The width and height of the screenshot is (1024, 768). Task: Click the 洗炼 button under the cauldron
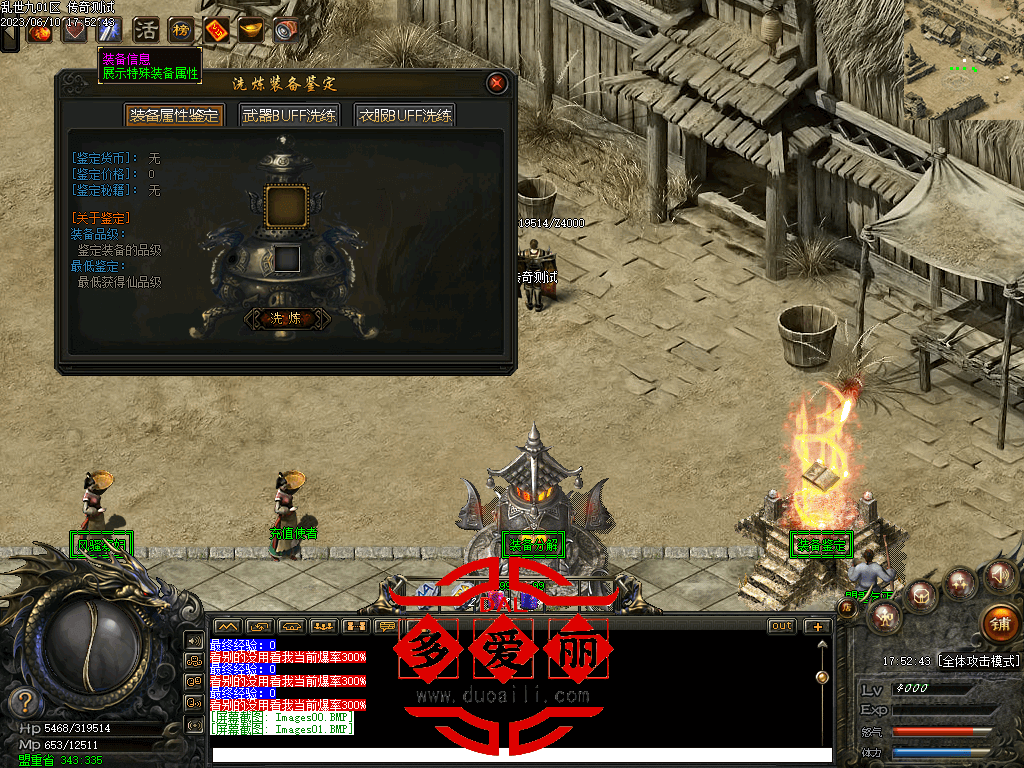(286, 319)
